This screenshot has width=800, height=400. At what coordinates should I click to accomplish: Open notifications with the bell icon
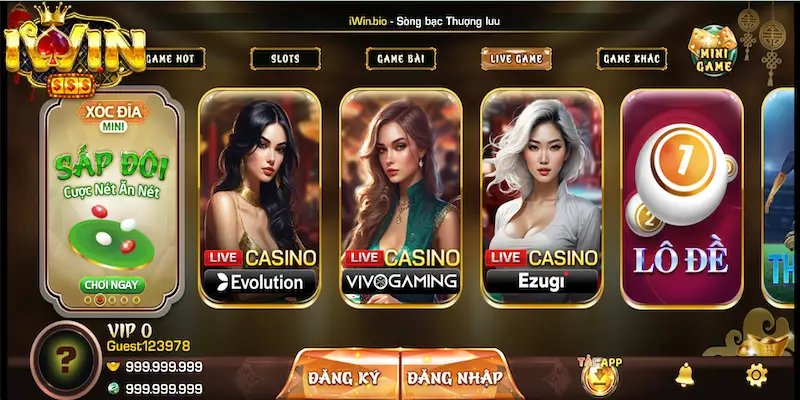(685, 374)
